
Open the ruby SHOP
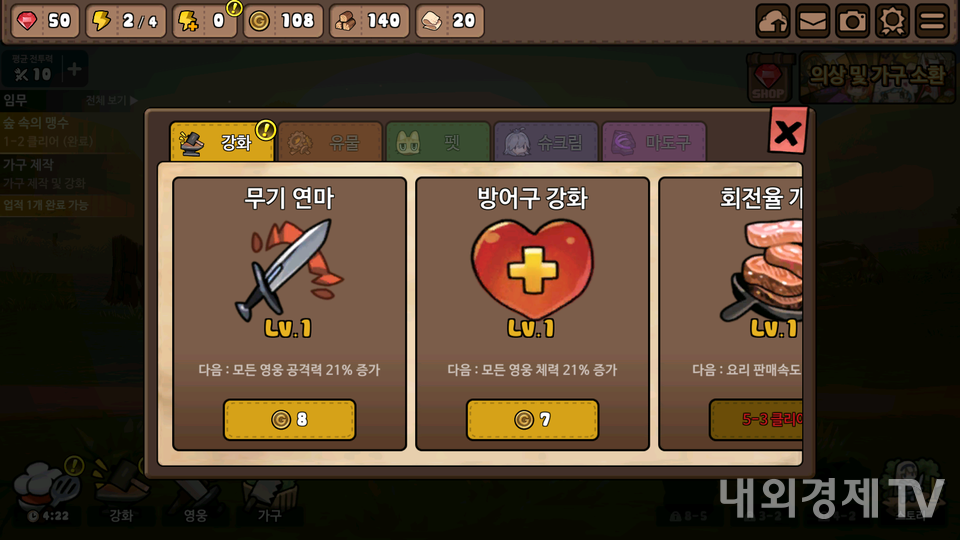[x=769, y=78]
